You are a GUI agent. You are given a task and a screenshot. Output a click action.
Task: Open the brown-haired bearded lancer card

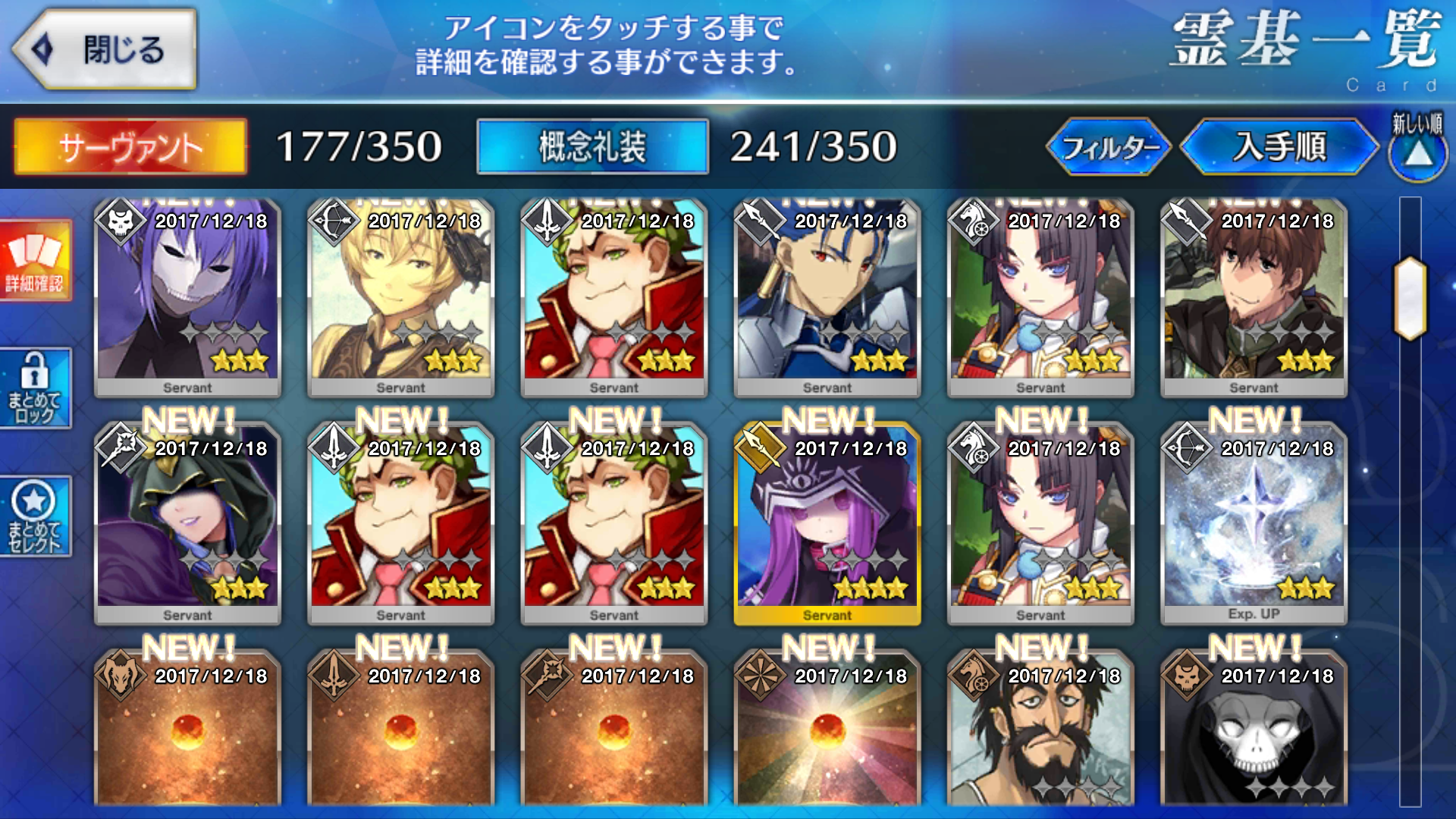(1254, 297)
